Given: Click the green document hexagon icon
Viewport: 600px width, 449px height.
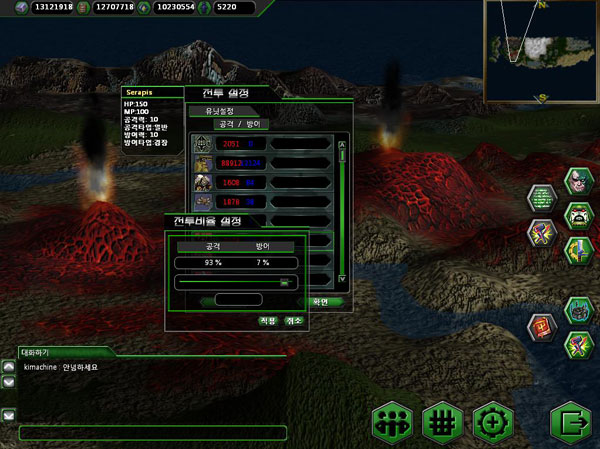Looking at the screenshot, I should tap(541, 195).
